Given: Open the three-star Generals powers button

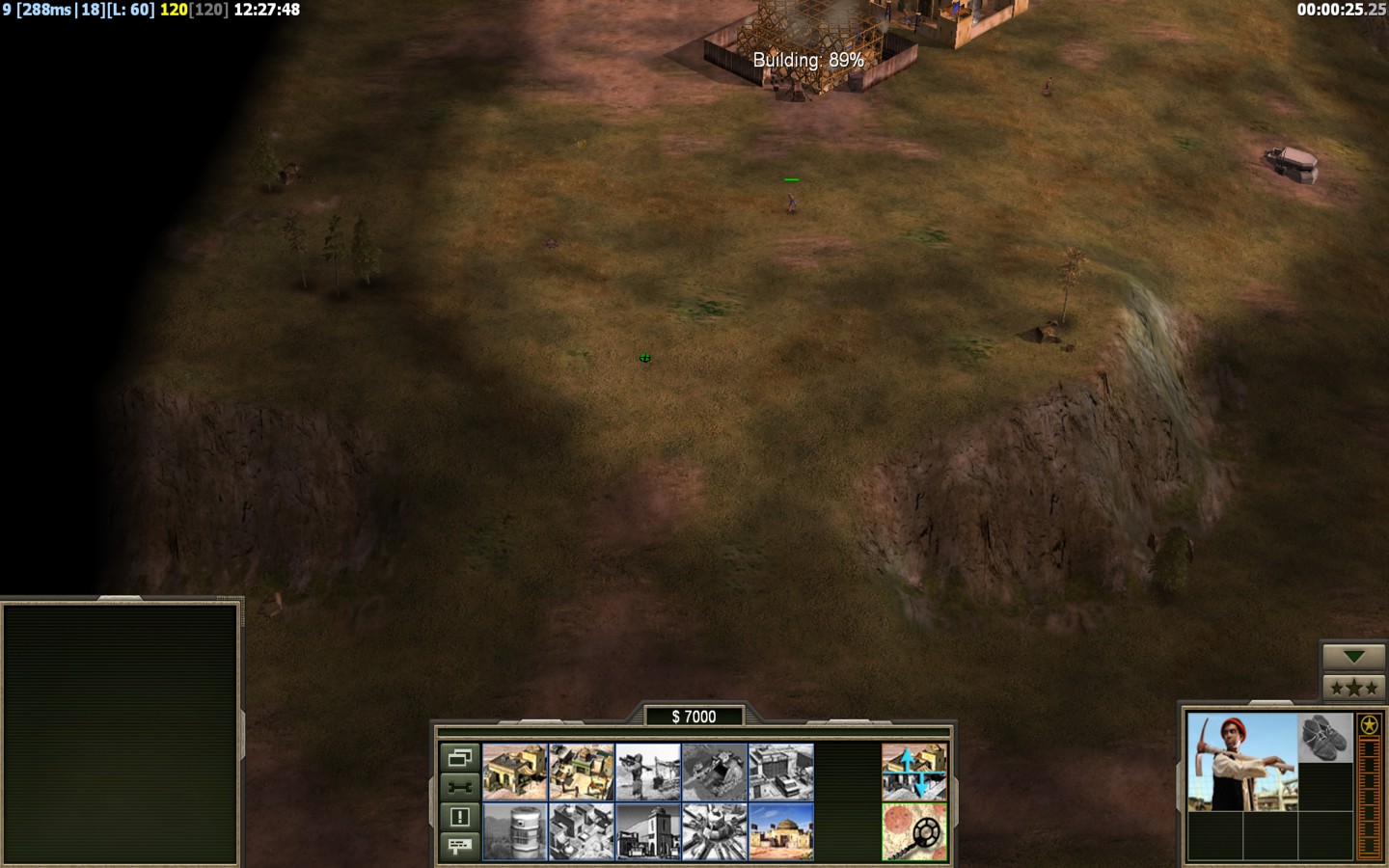Looking at the screenshot, I should point(1353,688).
